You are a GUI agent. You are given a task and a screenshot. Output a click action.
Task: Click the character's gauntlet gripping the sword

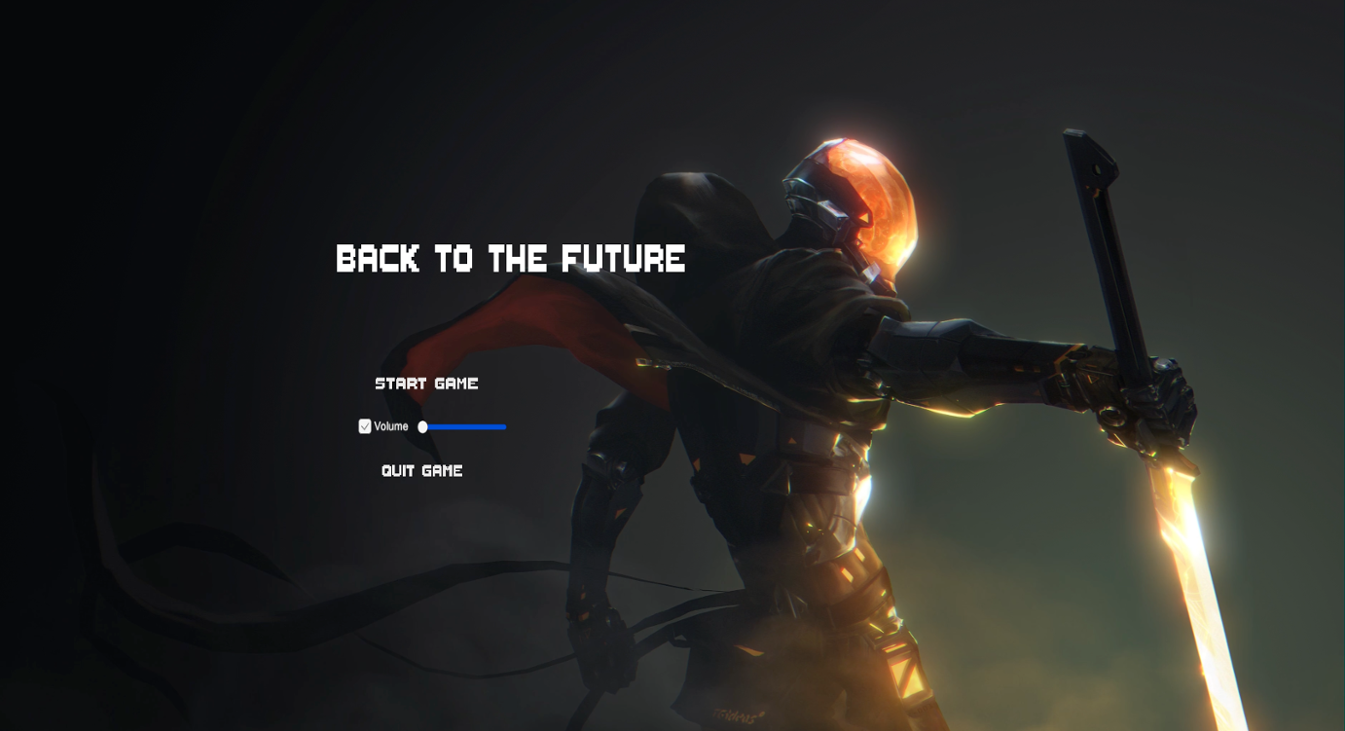click(x=1150, y=400)
